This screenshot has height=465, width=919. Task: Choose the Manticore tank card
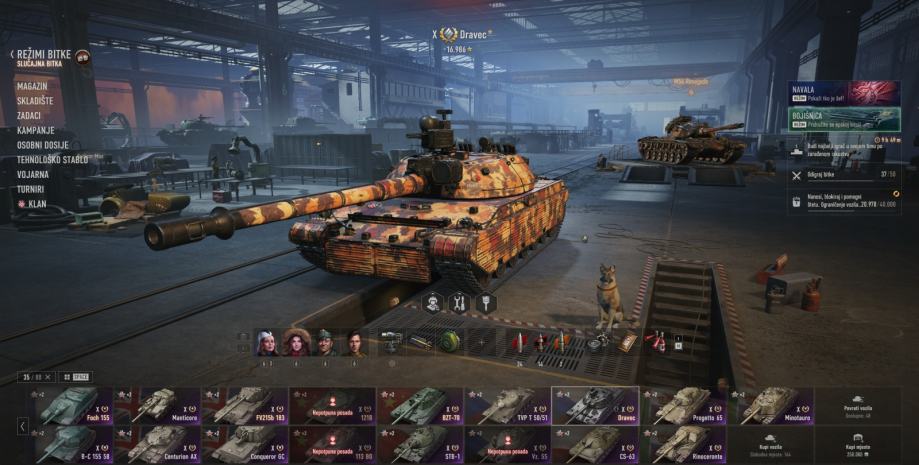pyautogui.click(x=157, y=406)
